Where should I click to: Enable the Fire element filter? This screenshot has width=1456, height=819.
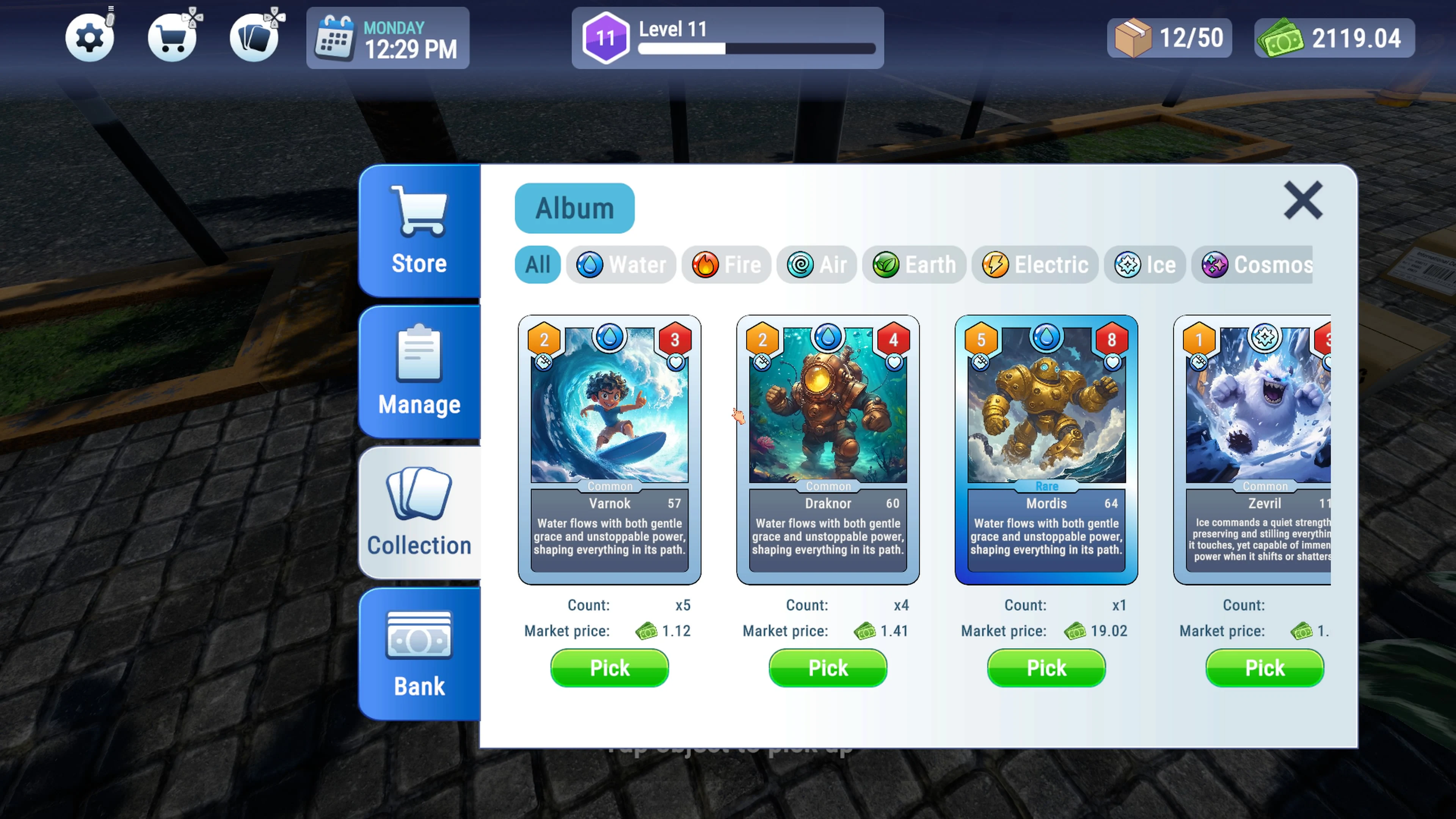point(726,265)
